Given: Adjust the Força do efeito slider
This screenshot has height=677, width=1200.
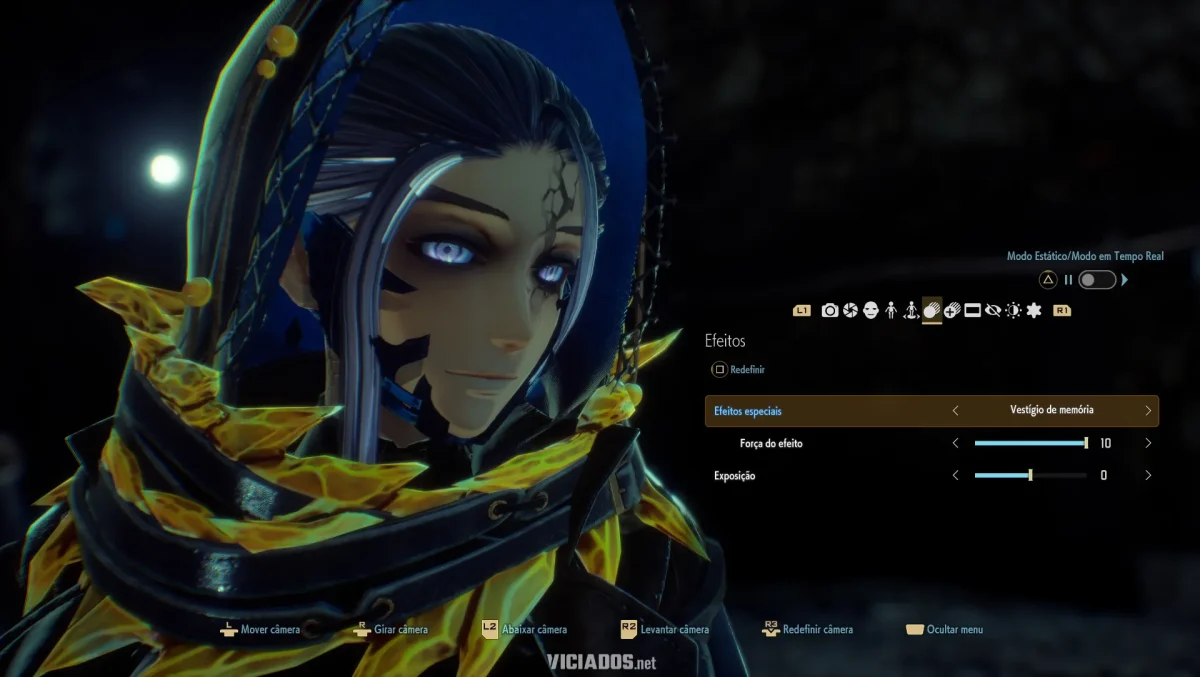Looking at the screenshot, I should click(1030, 443).
